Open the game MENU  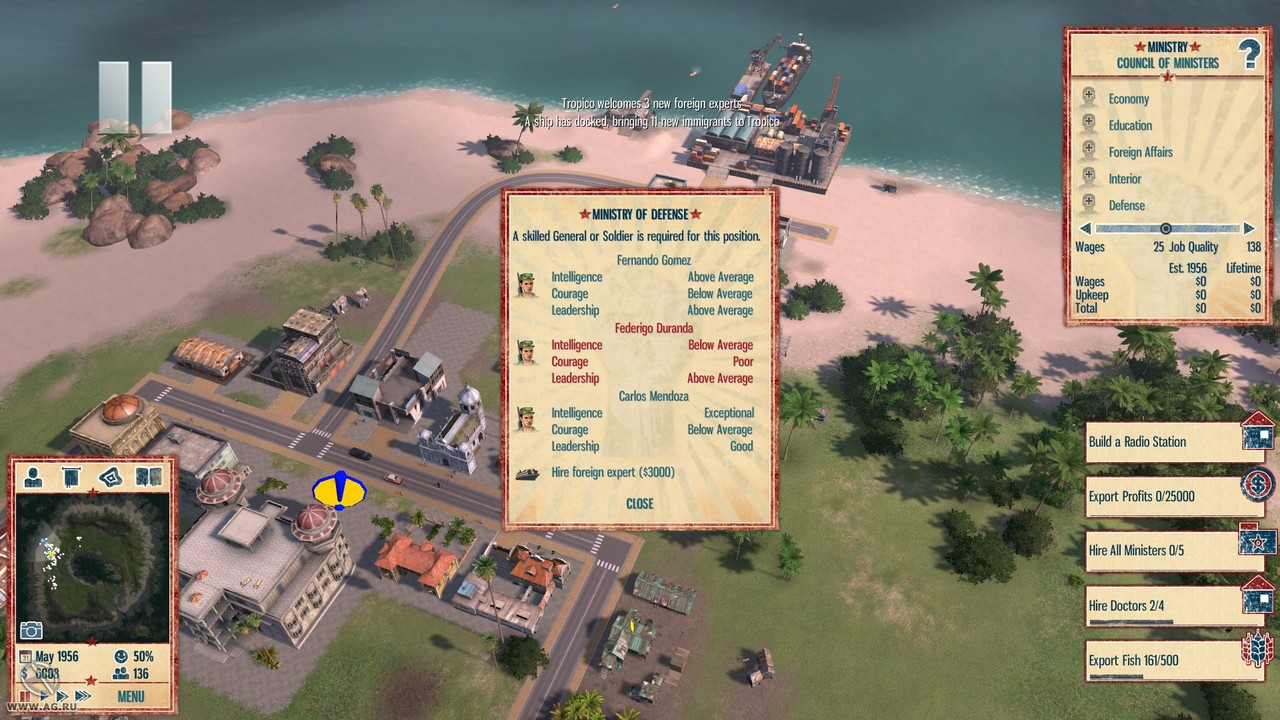point(130,696)
